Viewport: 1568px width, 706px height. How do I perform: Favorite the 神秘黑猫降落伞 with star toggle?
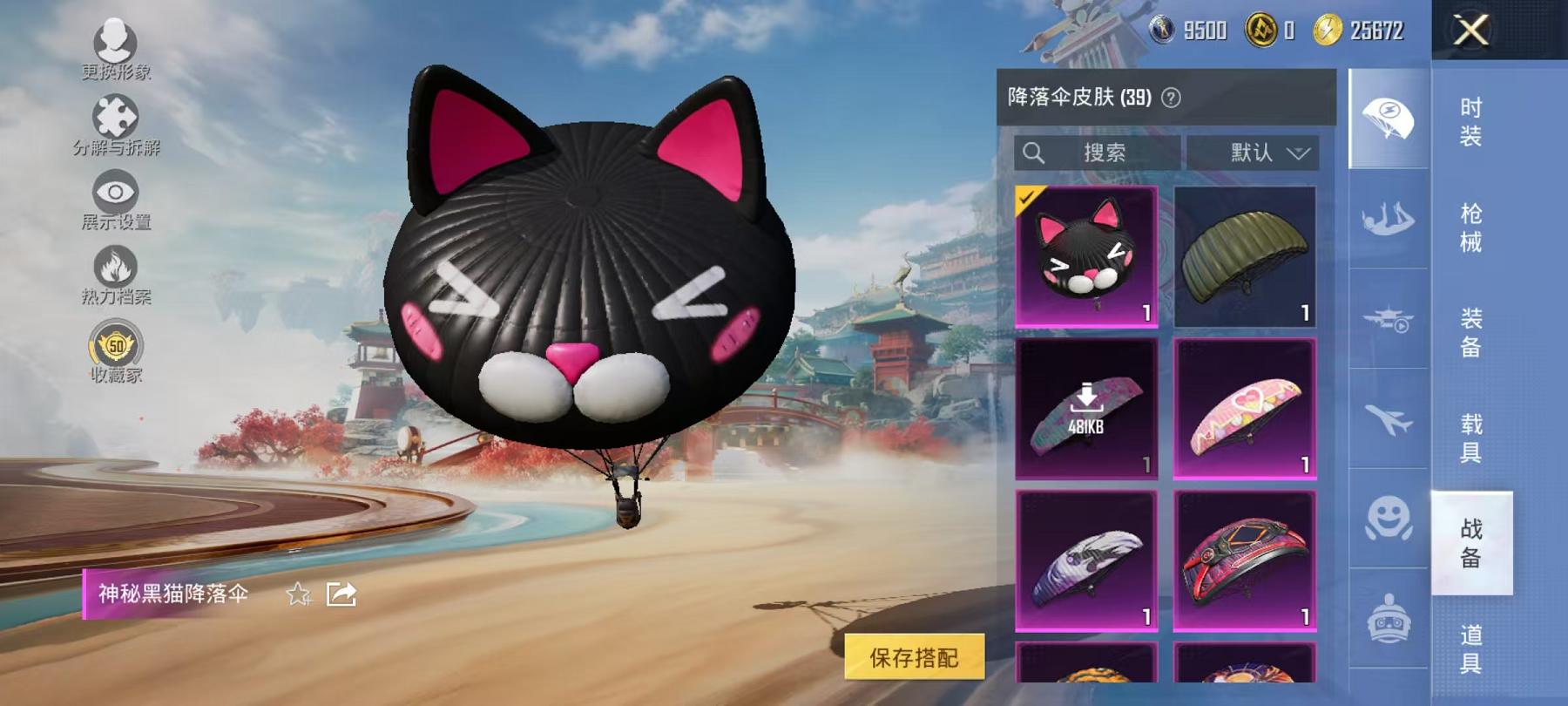(x=300, y=594)
